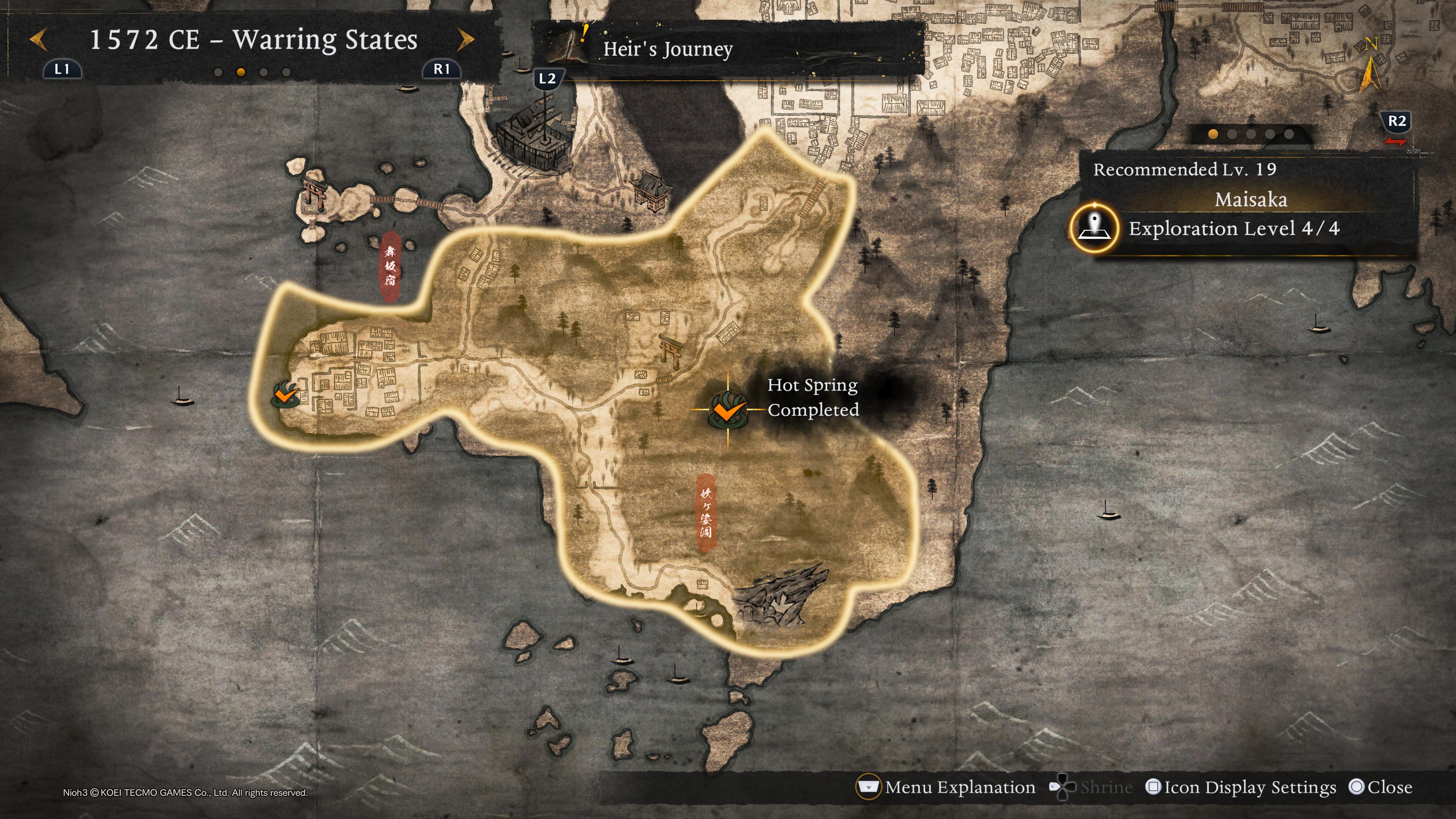The height and width of the screenshot is (819, 1456).
Task: Click the Maisaka location pin icon
Action: (1094, 228)
